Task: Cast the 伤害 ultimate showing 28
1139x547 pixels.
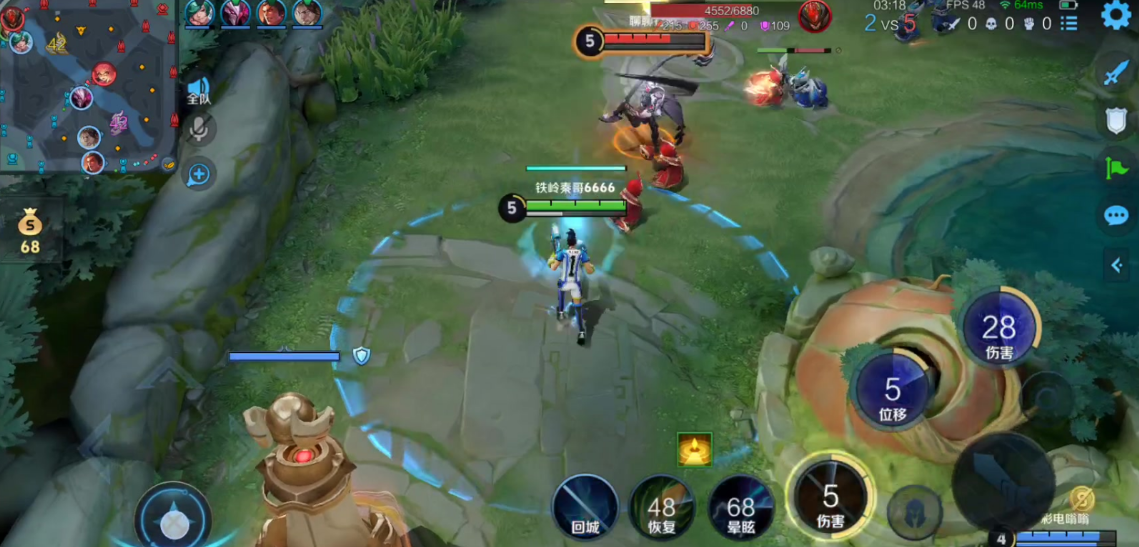Action: pos(999,328)
